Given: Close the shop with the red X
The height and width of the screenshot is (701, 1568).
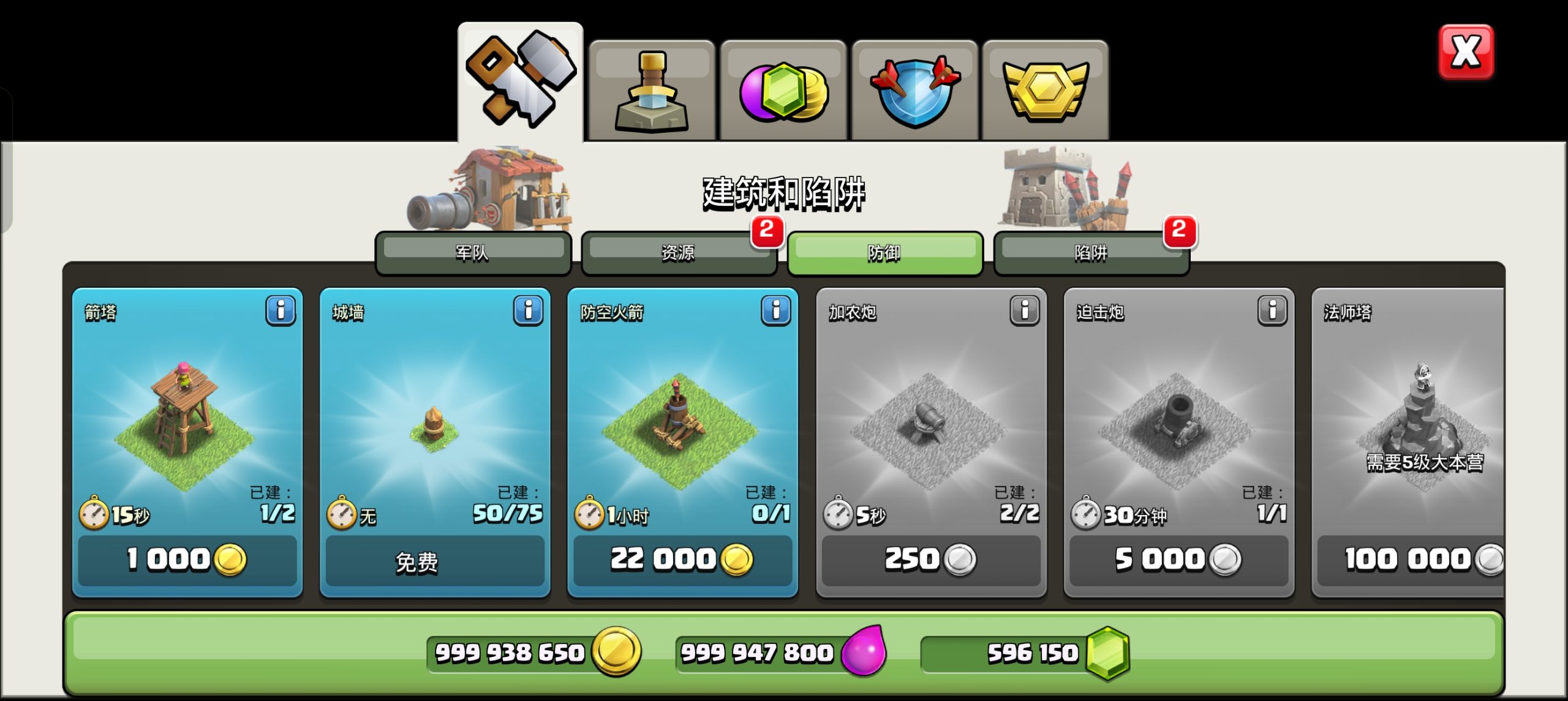Looking at the screenshot, I should (1466, 52).
